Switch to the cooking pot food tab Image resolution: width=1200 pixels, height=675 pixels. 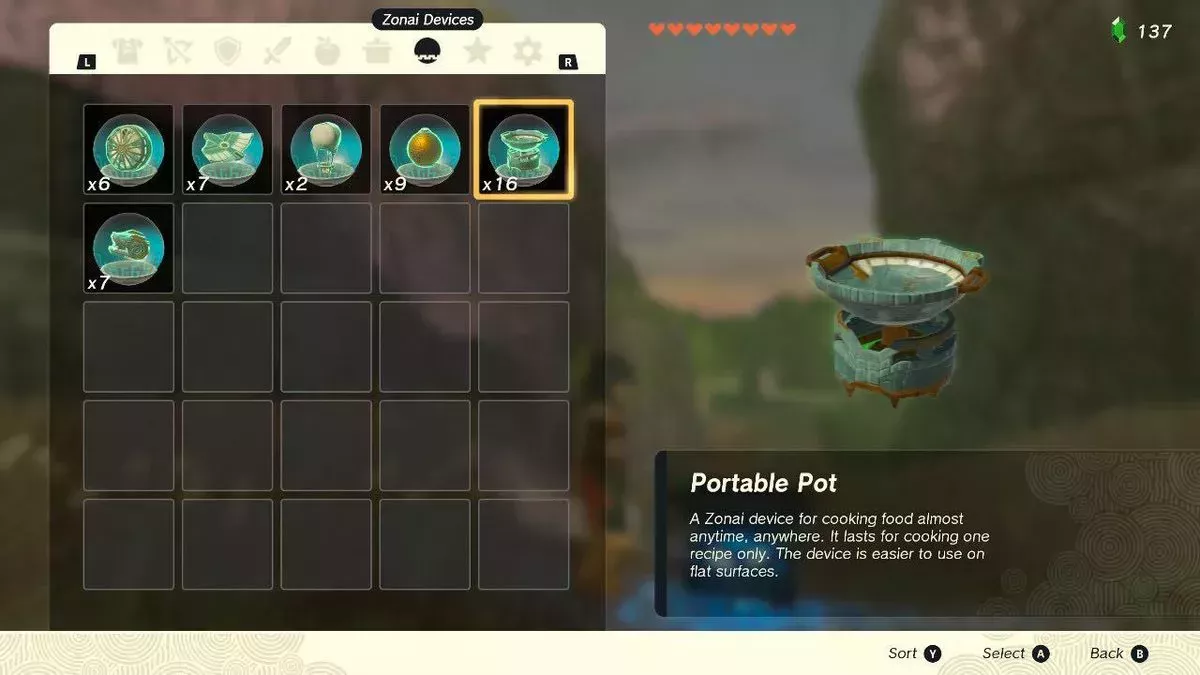tap(377, 51)
